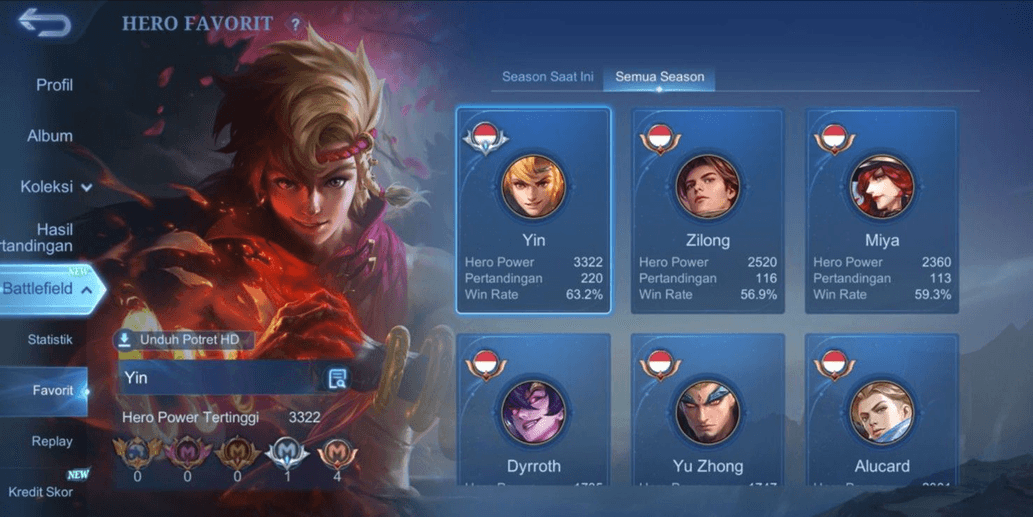Open Hasil Pertandingan match history
This screenshot has height=517, width=1033.
[50, 238]
